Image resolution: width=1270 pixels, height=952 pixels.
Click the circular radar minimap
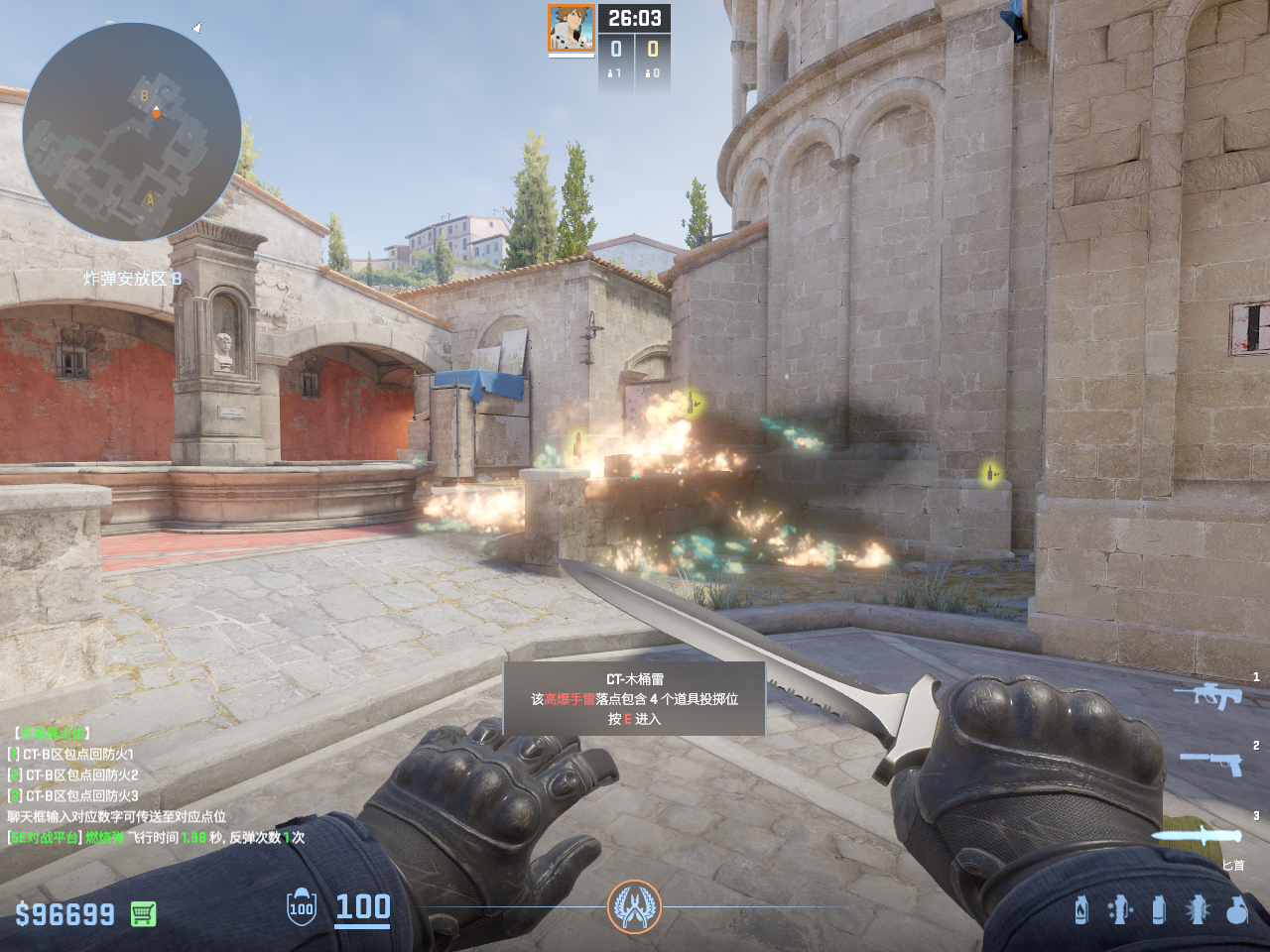(132, 132)
